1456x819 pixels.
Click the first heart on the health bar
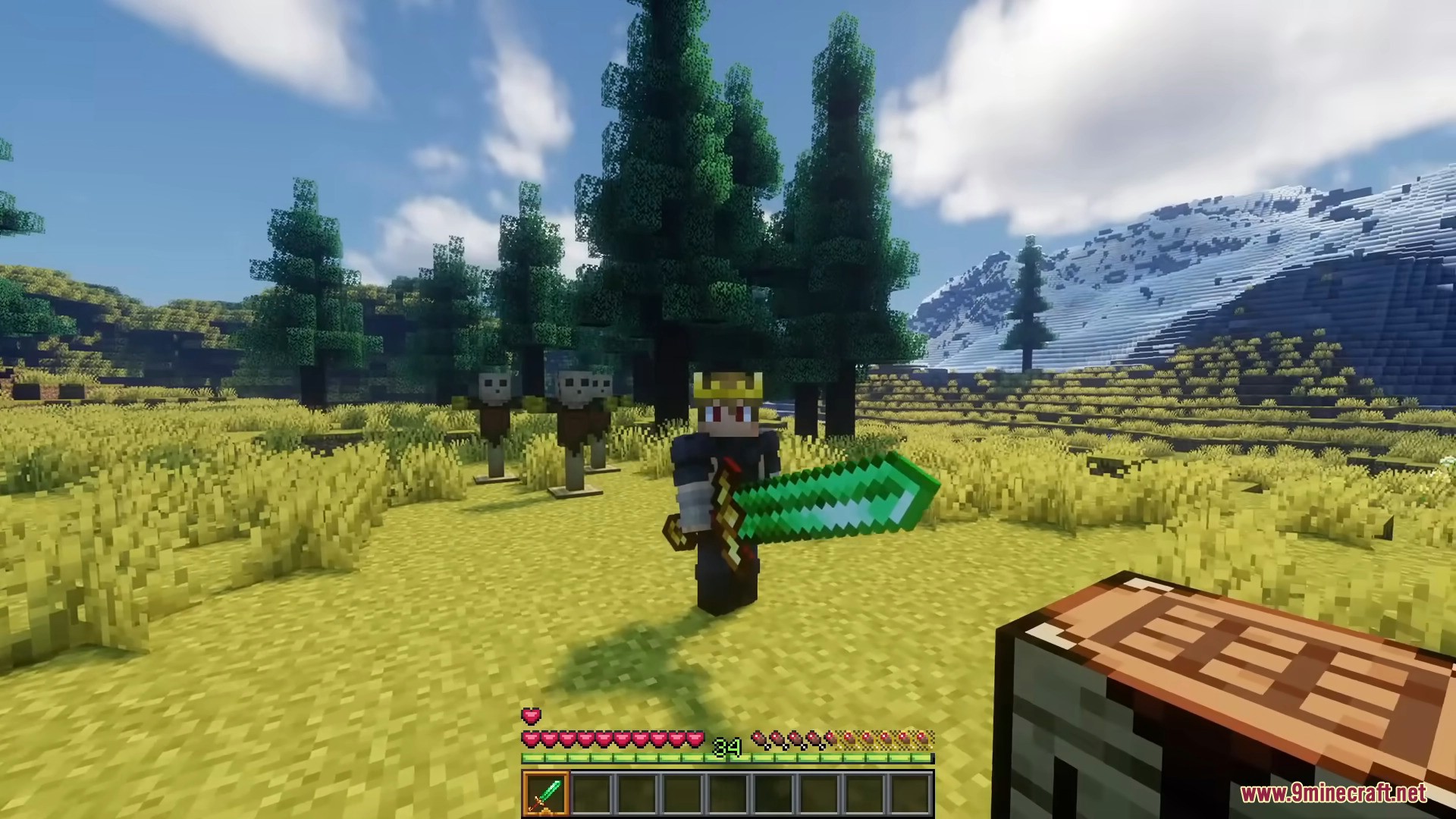pyautogui.click(x=529, y=738)
